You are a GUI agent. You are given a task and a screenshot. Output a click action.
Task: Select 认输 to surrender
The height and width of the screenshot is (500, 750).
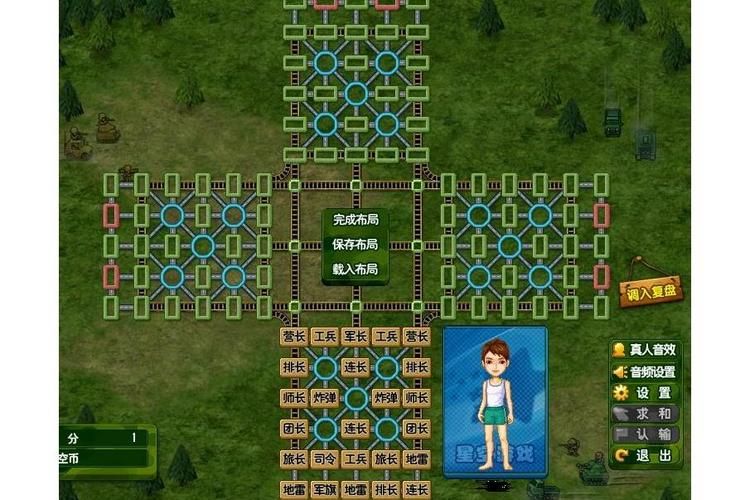[645, 434]
